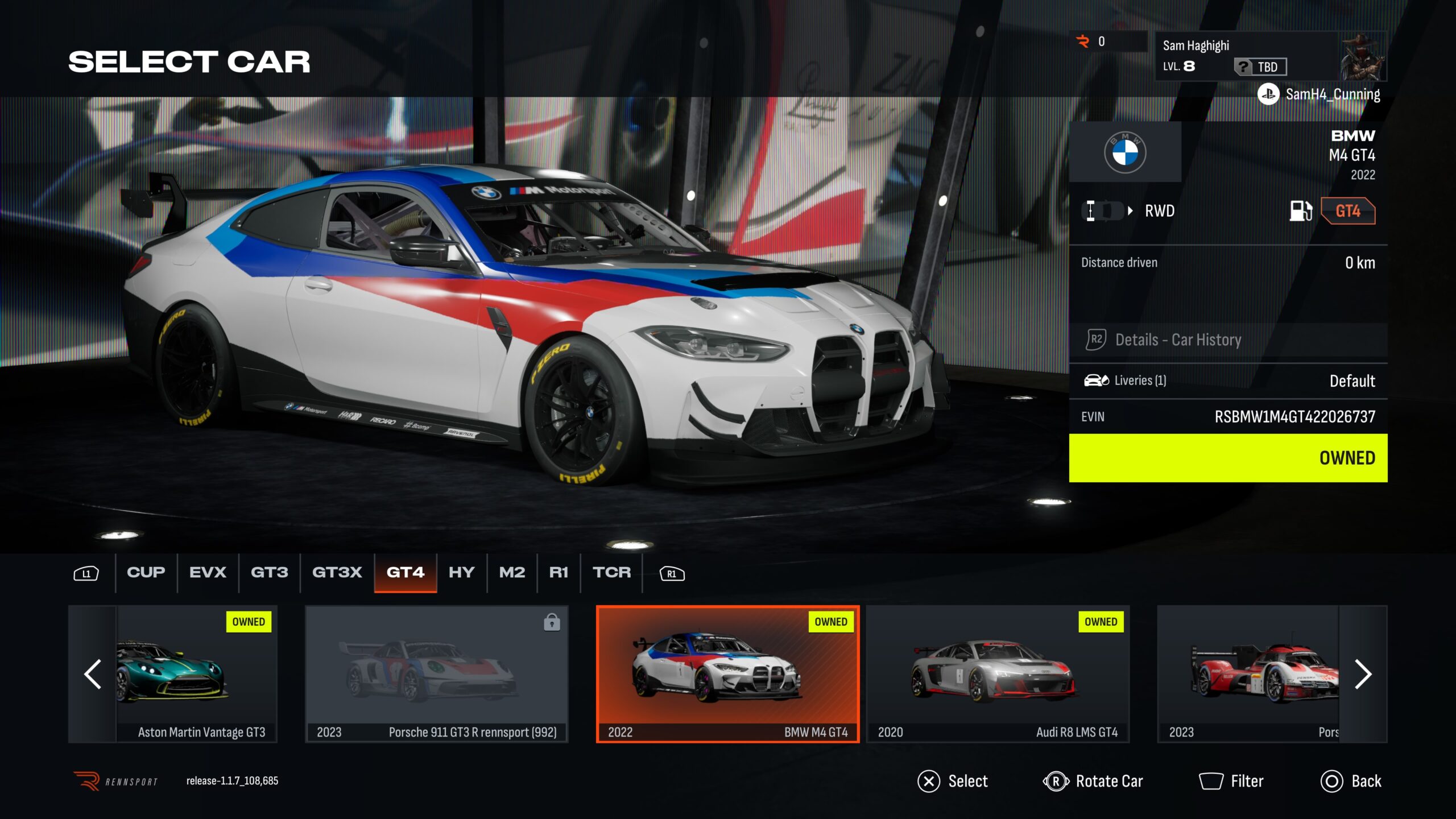1456x819 pixels.
Task: Select the GT3 class tab
Action: [269, 572]
